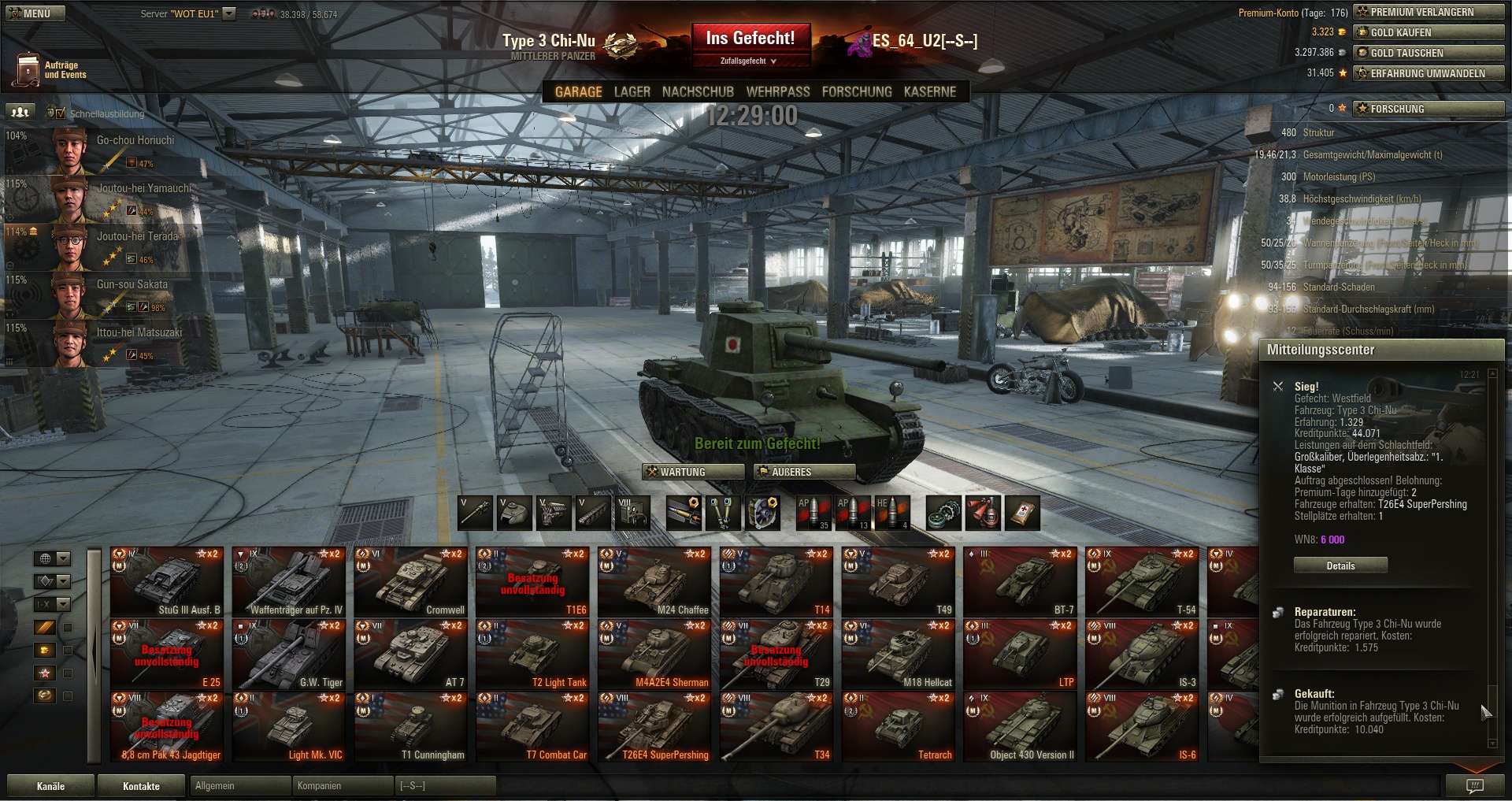1512x801 pixels.
Task: Switch to the LAGER tab
Action: [x=632, y=92]
